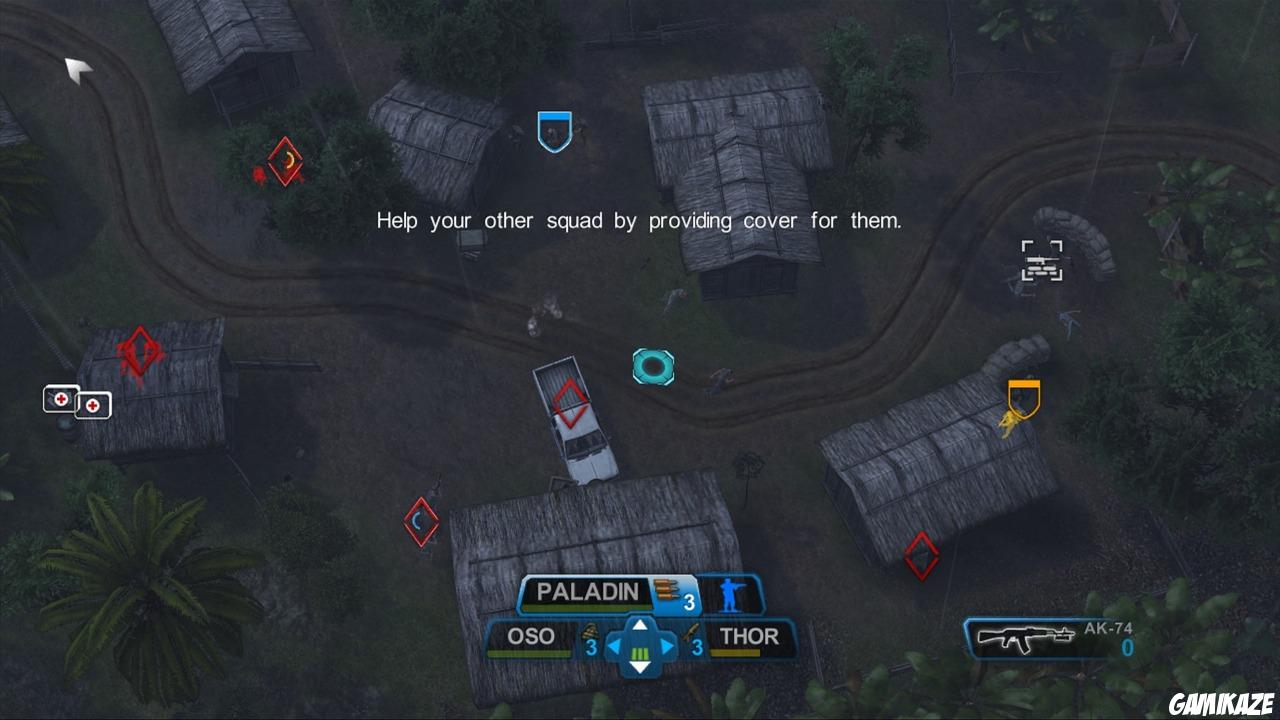Open more commands via the down arrow
This screenshot has height=720, width=1280.
pyautogui.click(x=639, y=668)
